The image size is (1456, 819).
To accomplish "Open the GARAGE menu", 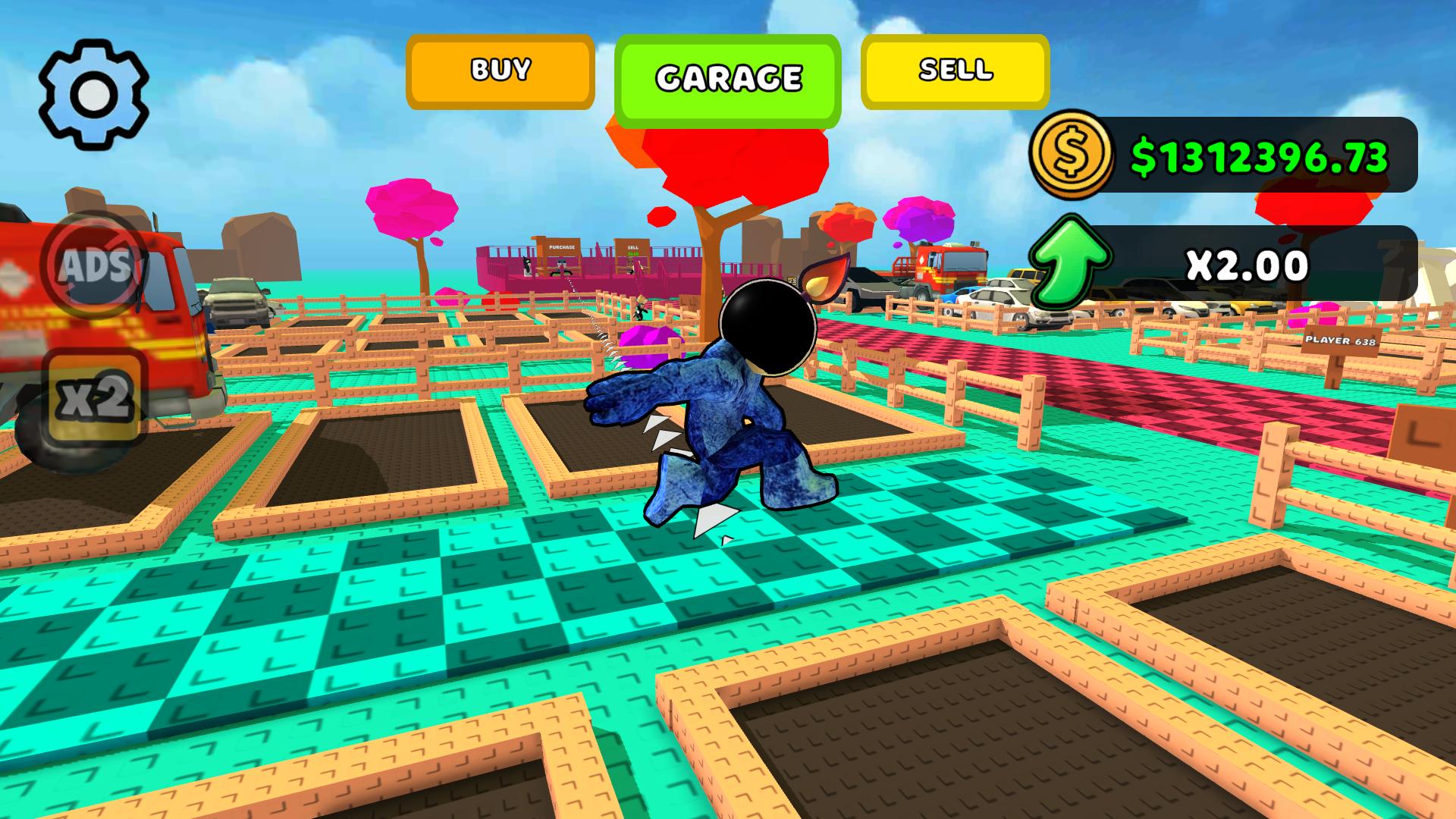I will click(x=728, y=77).
